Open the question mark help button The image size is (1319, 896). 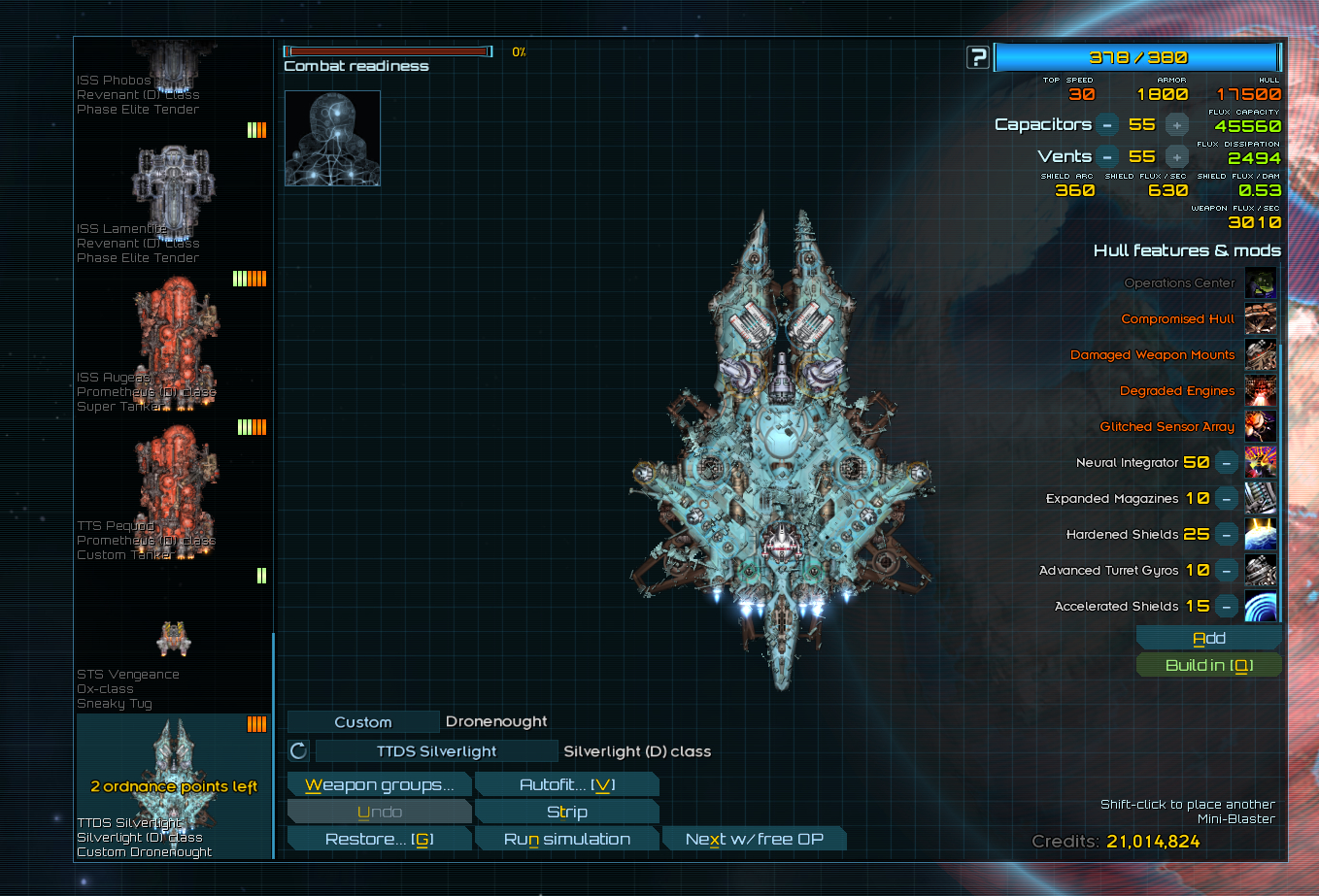[x=978, y=58]
